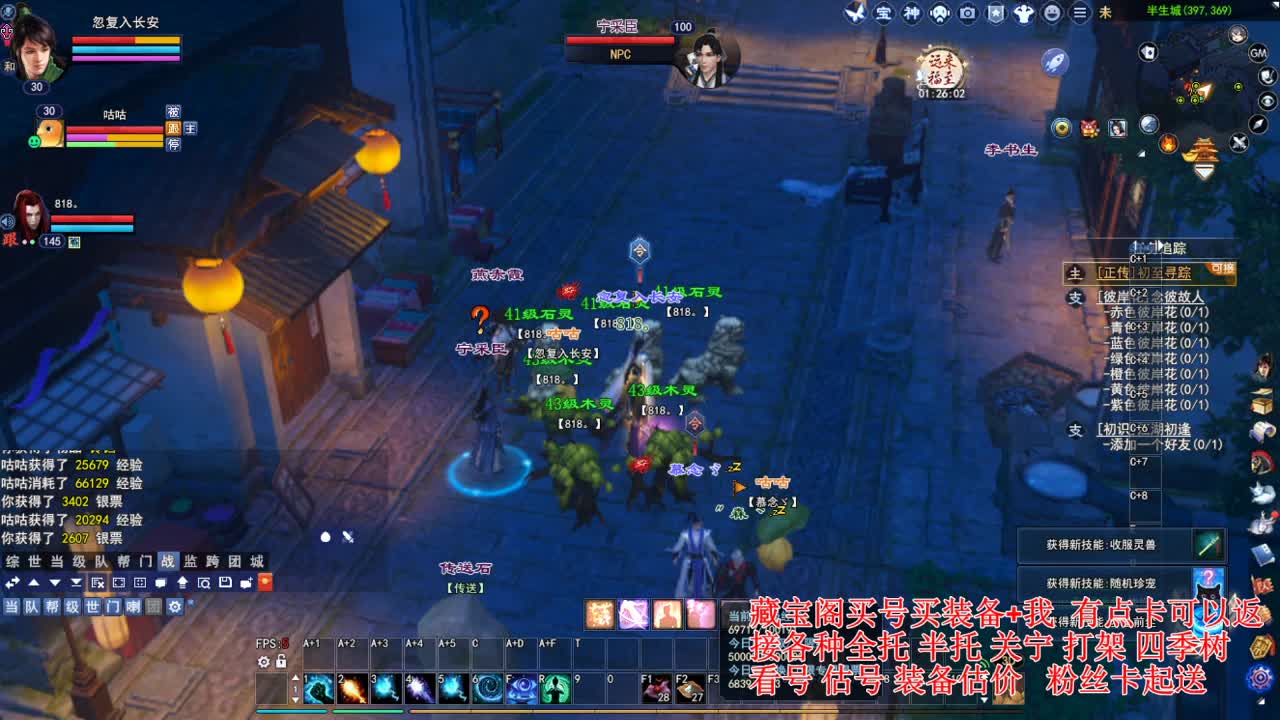Cast the skill in hotbar slot 1
The width and height of the screenshot is (1280, 720).
[318, 690]
